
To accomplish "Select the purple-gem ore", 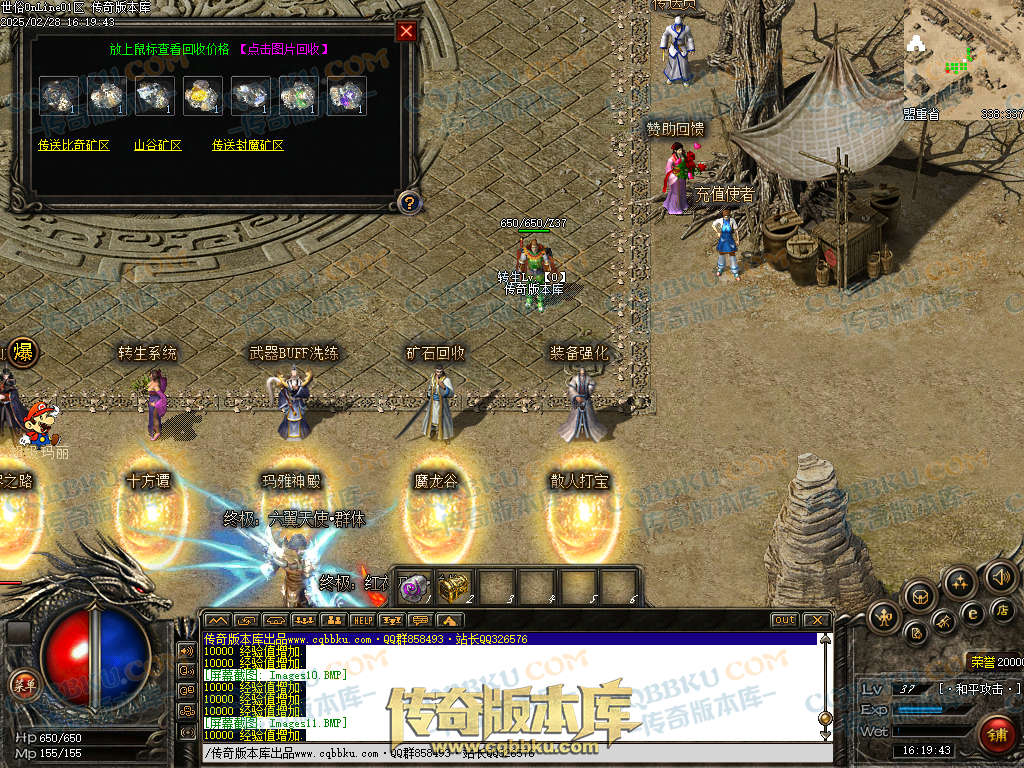I will click(346, 95).
